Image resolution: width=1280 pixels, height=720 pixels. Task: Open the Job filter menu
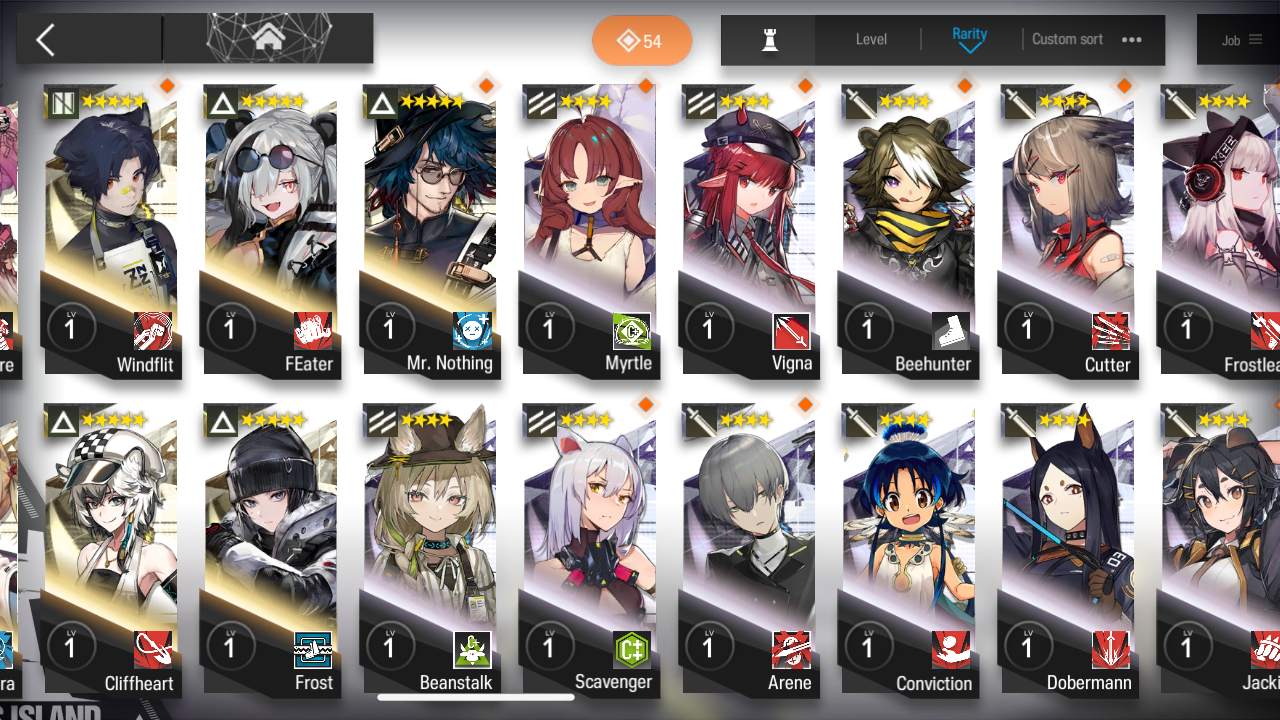click(x=1241, y=40)
